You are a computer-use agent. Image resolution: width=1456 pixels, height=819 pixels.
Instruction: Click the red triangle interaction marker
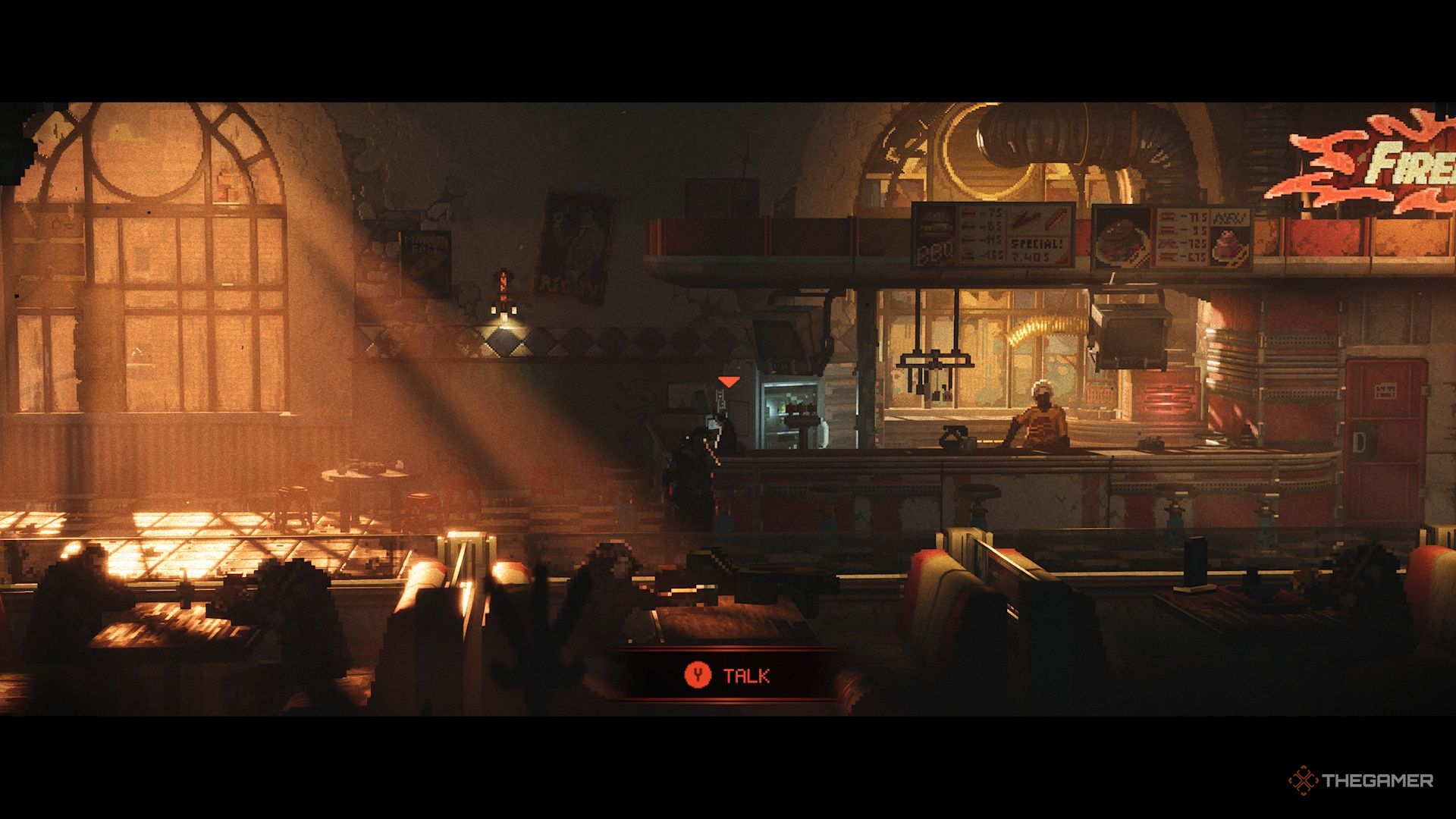tap(729, 381)
